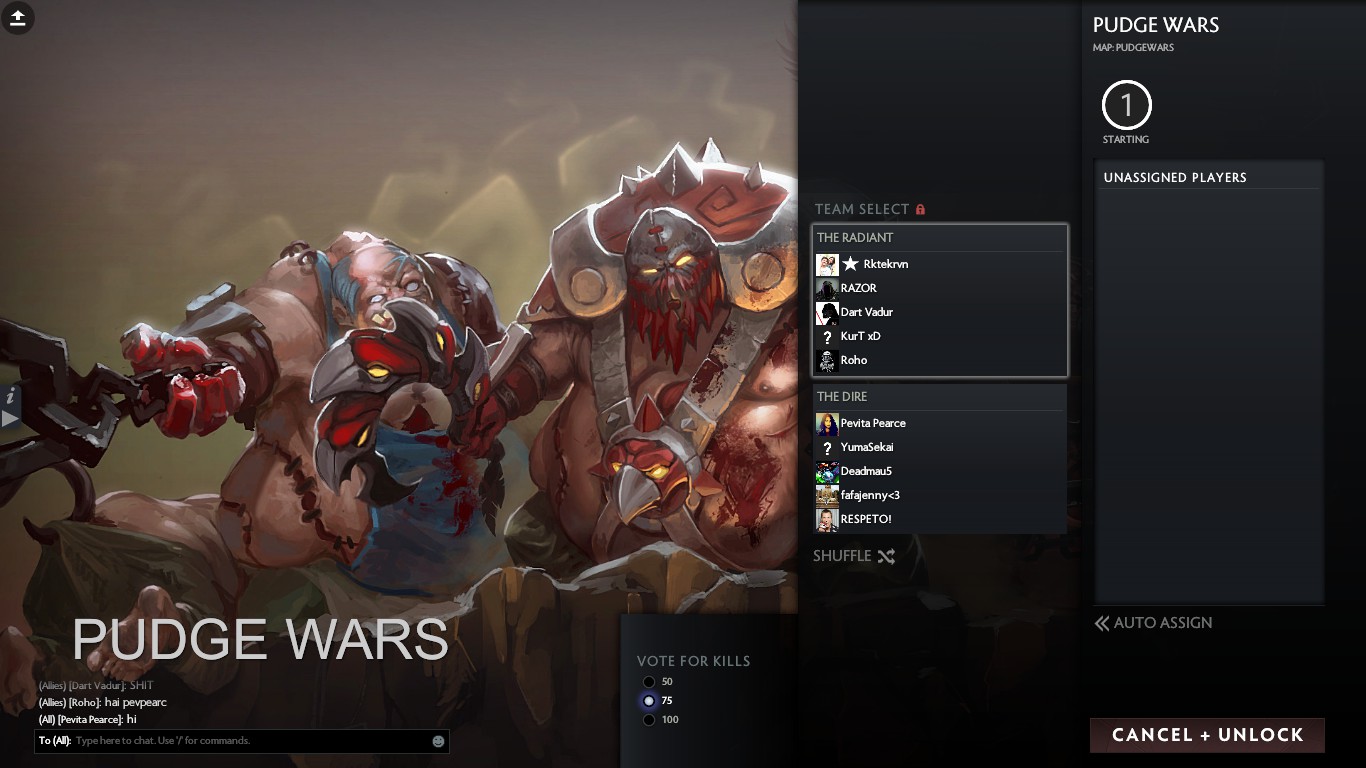Expand the play arrow under the info icon
Image resolution: width=1366 pixels, height=768 pixels.
8,419
